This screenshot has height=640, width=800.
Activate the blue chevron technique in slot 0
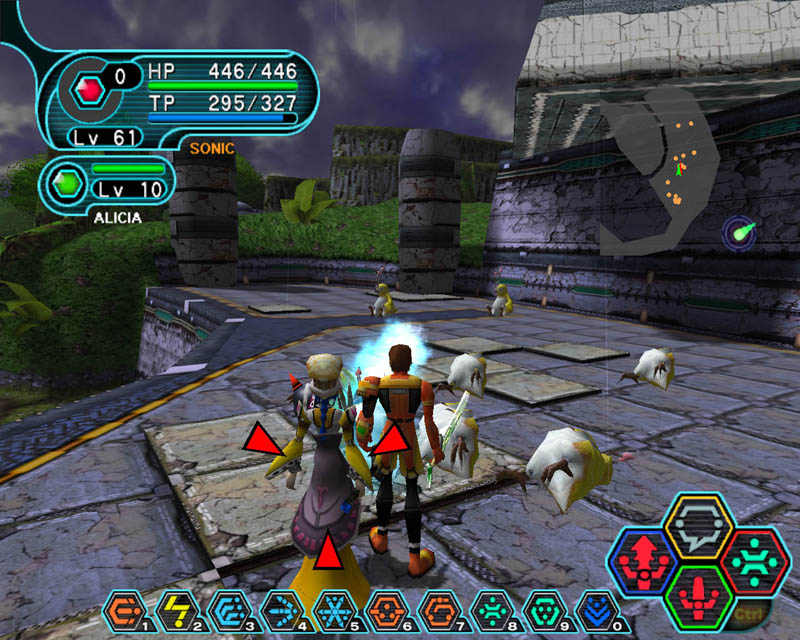[x=596, y=607]
